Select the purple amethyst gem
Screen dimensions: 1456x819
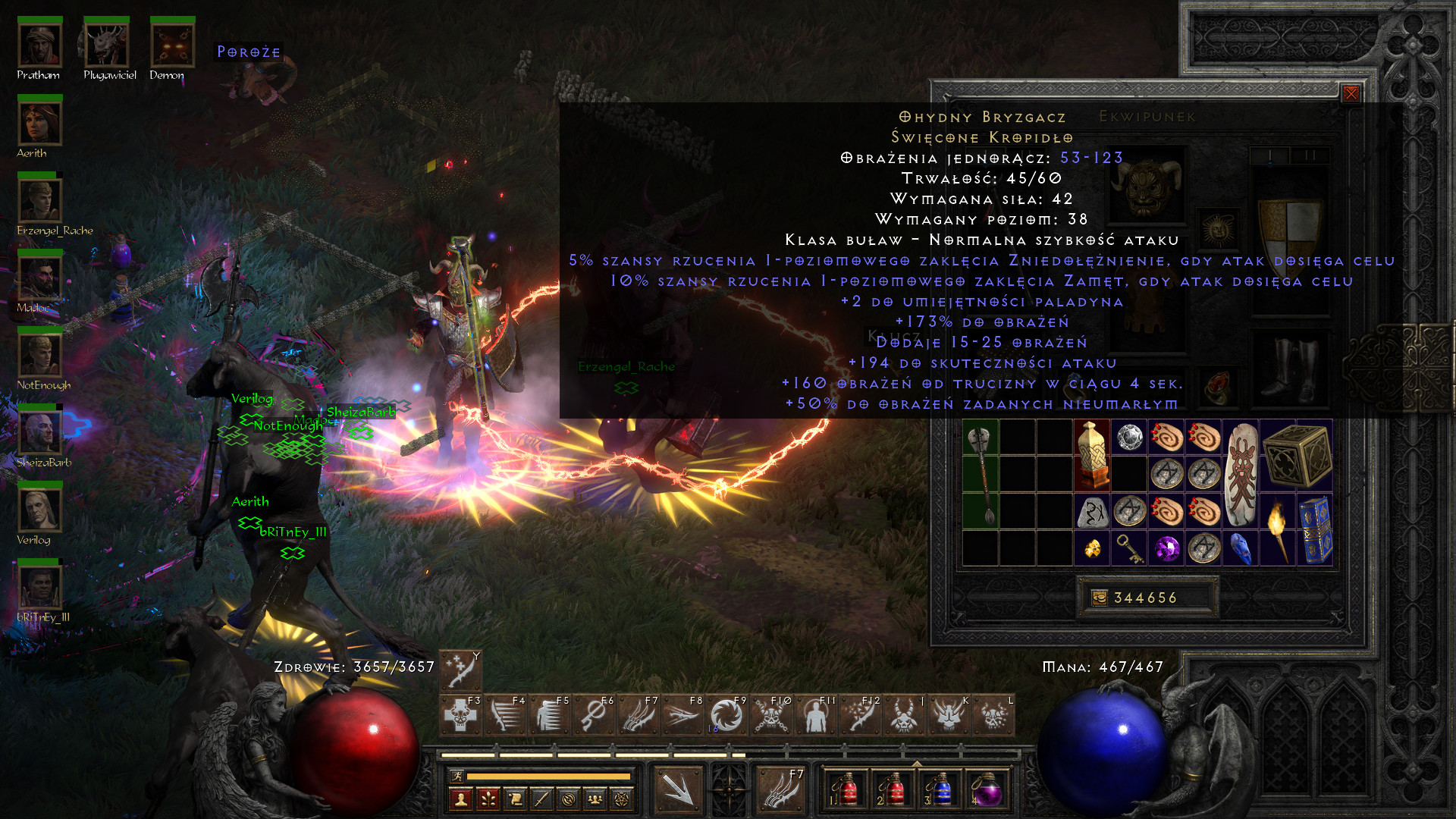pyautogui.click(x=1166, y=548)
